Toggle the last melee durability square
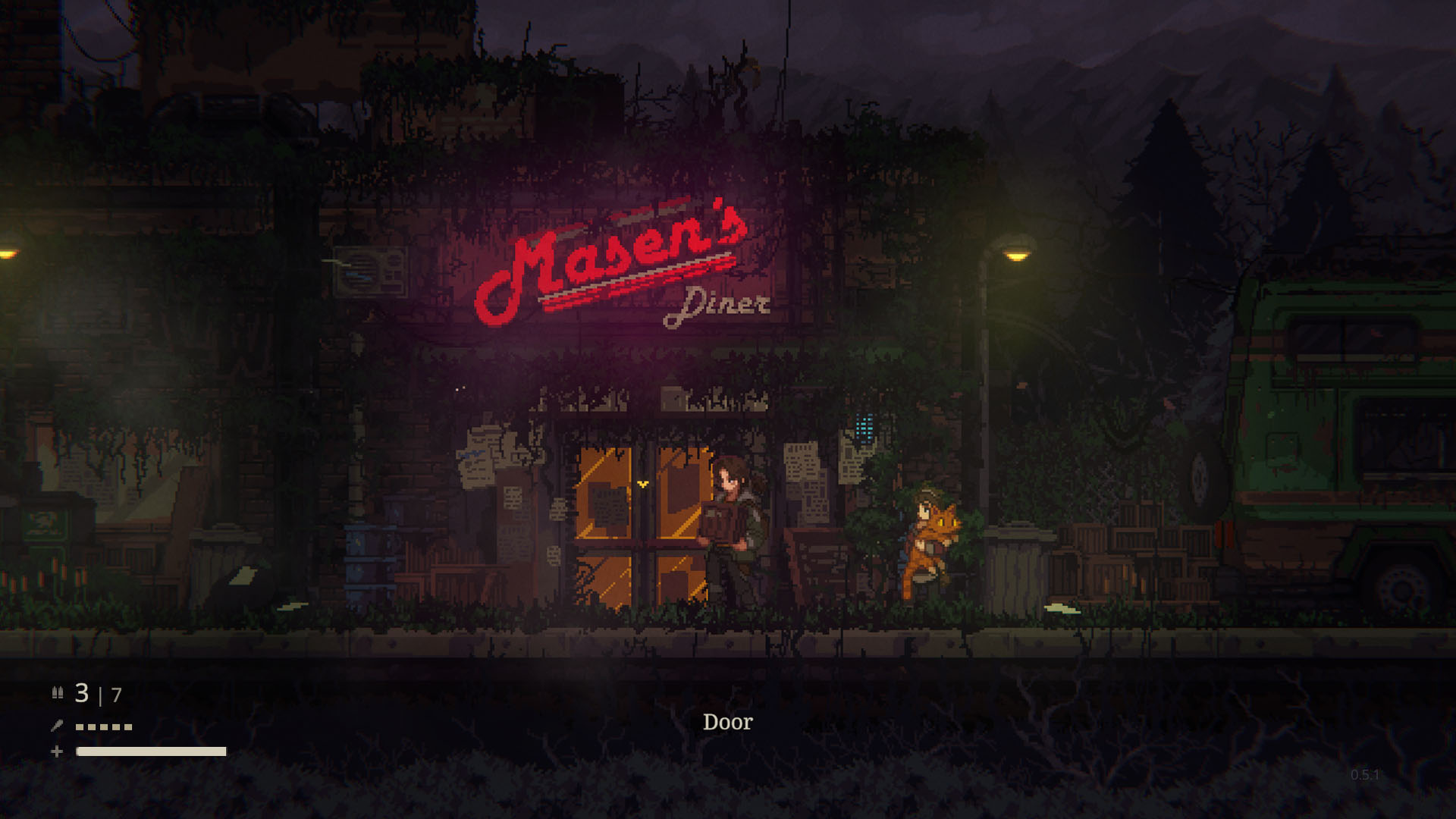This screenshot has width=1456, height=819. 127,726
